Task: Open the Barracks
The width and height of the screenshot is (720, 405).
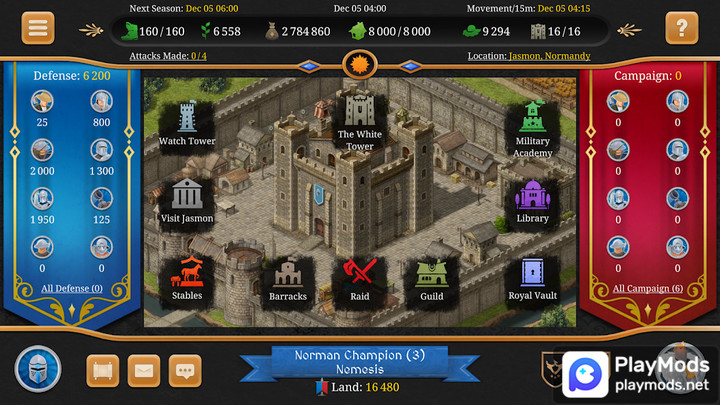Action: tap(288, 279)
